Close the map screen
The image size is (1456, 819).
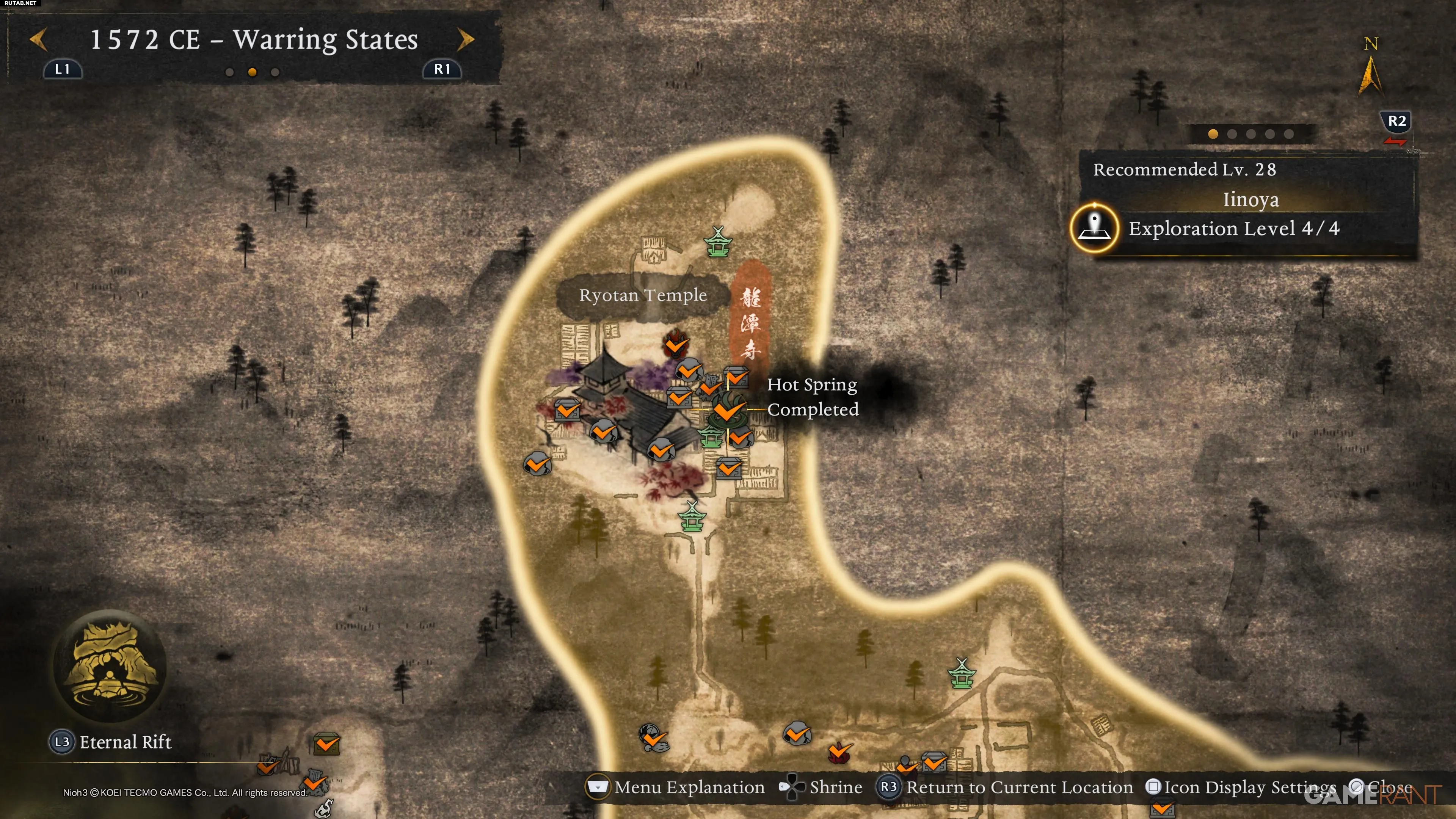(1382, 787)
